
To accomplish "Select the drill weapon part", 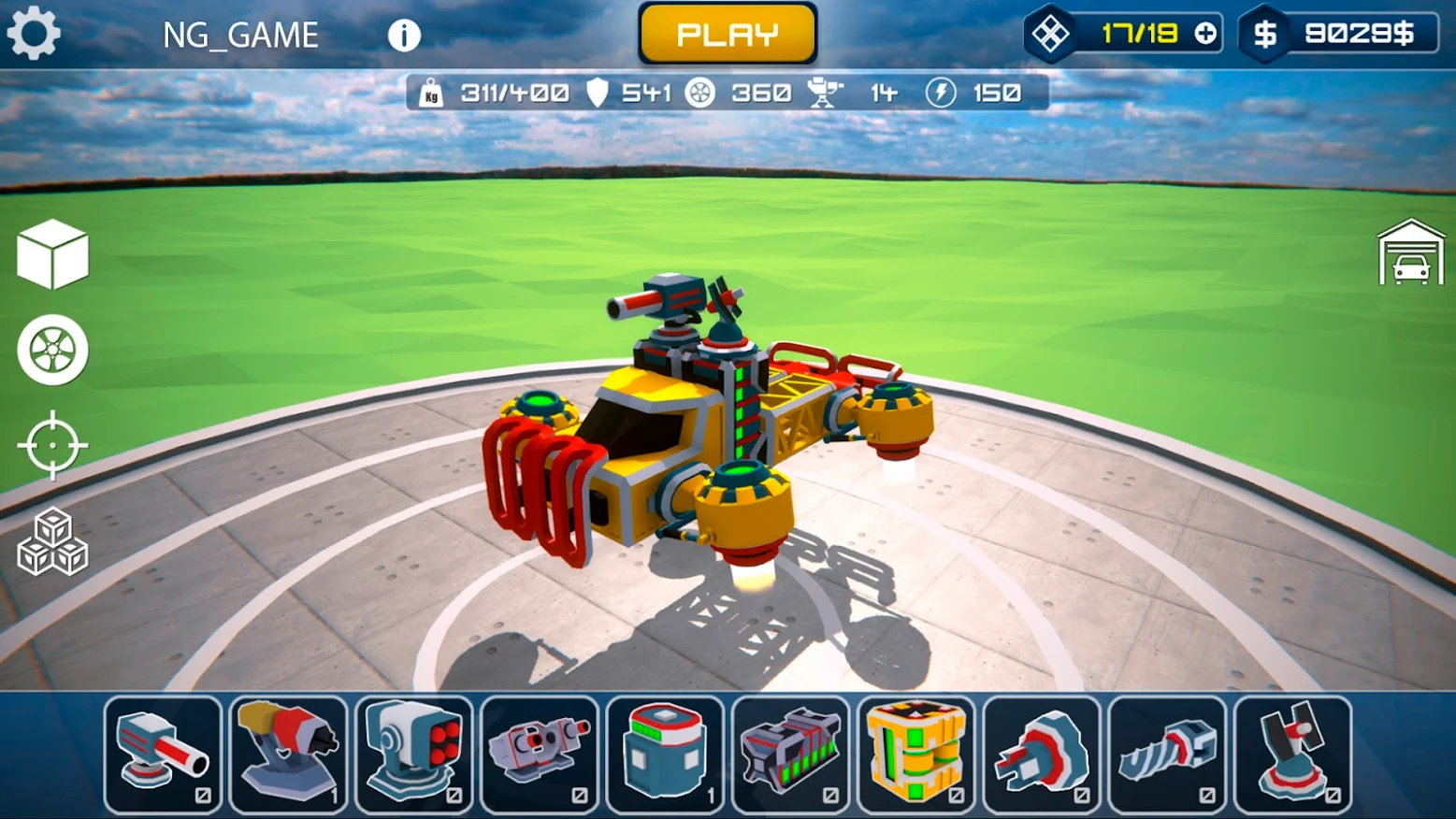I will click(1167, 754).
